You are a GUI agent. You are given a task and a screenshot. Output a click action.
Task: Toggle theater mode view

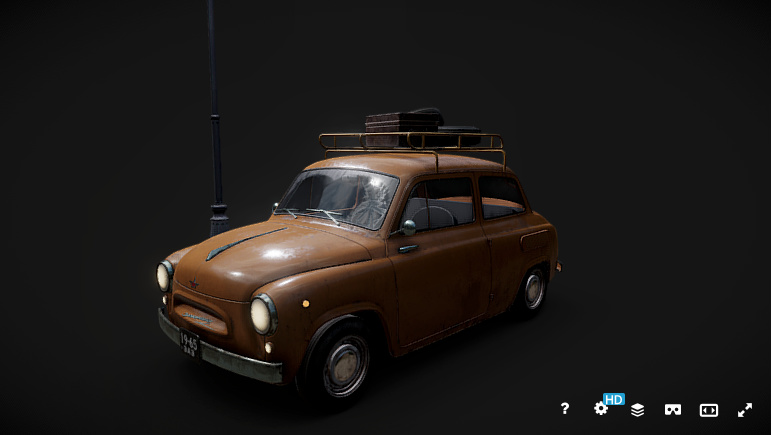coord(709,410)
